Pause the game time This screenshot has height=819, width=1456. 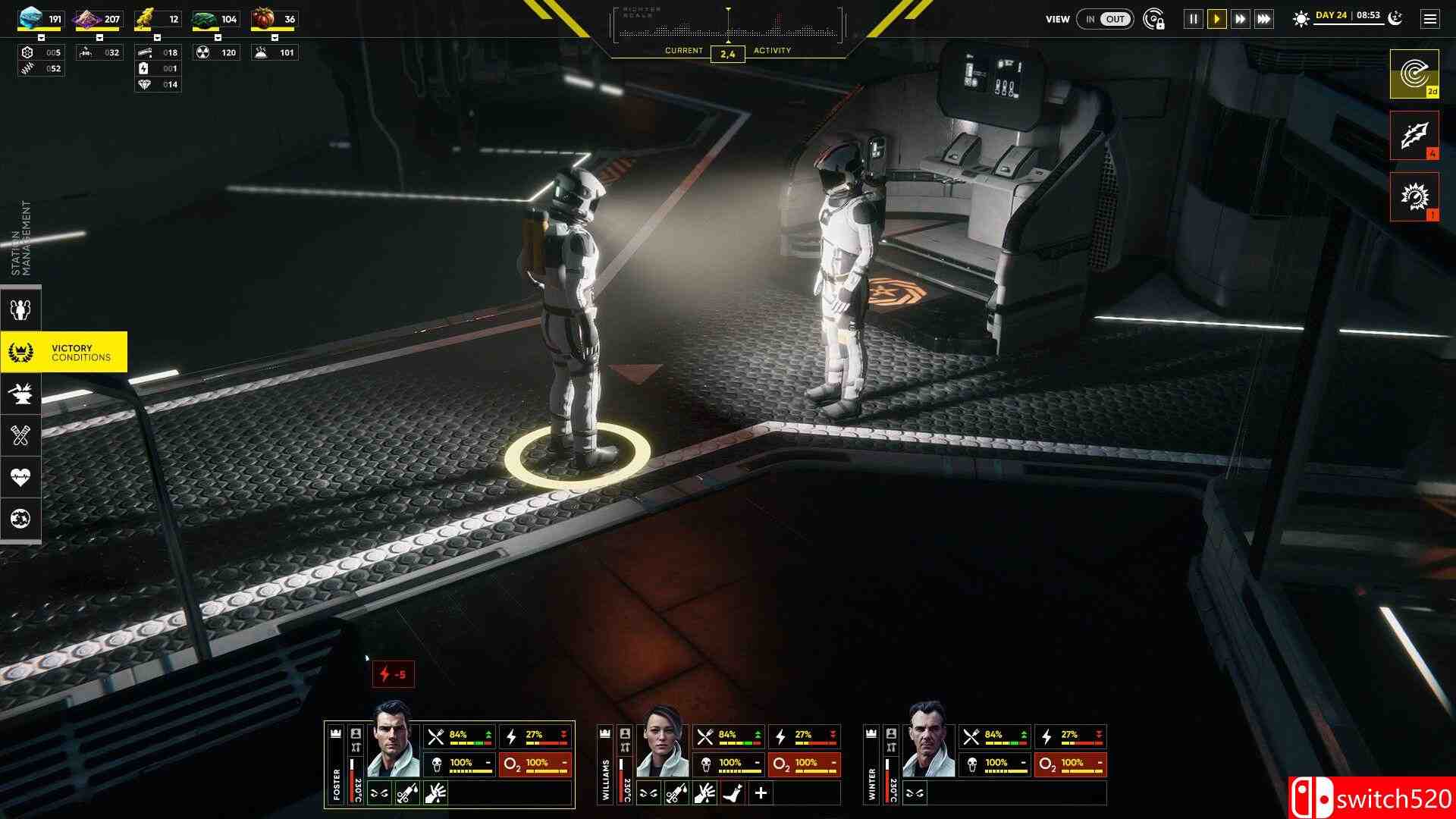[x=1194, y=19]
